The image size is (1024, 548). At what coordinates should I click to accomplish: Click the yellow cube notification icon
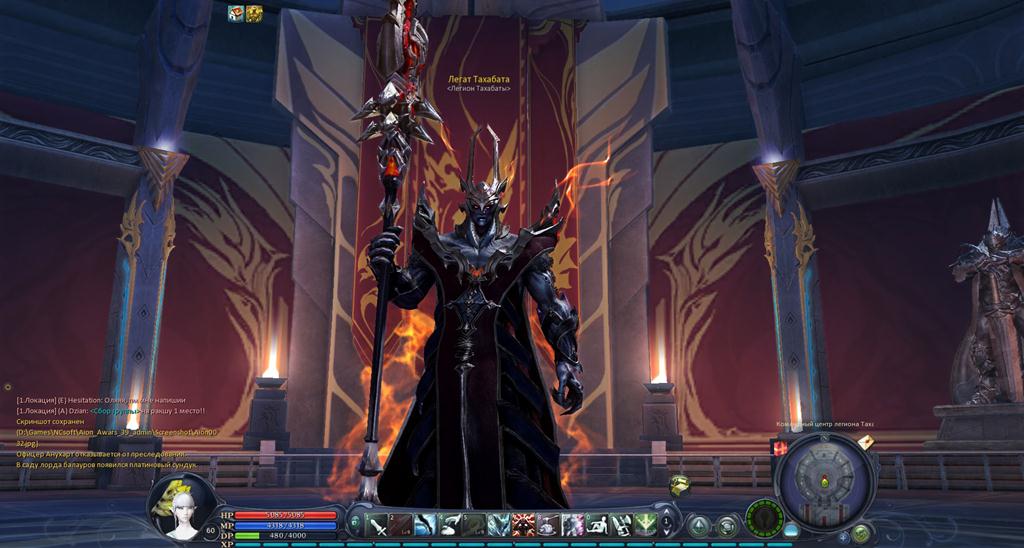680,485
